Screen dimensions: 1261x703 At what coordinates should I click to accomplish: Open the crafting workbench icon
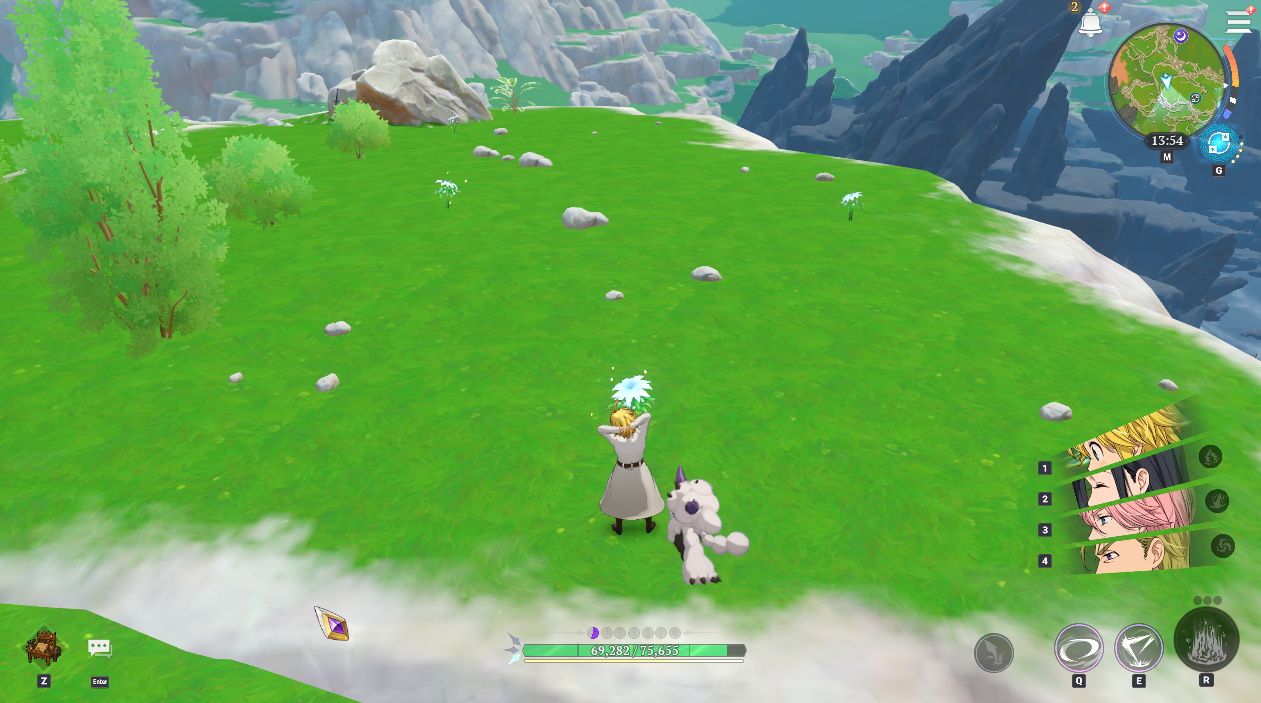(44, 648)
